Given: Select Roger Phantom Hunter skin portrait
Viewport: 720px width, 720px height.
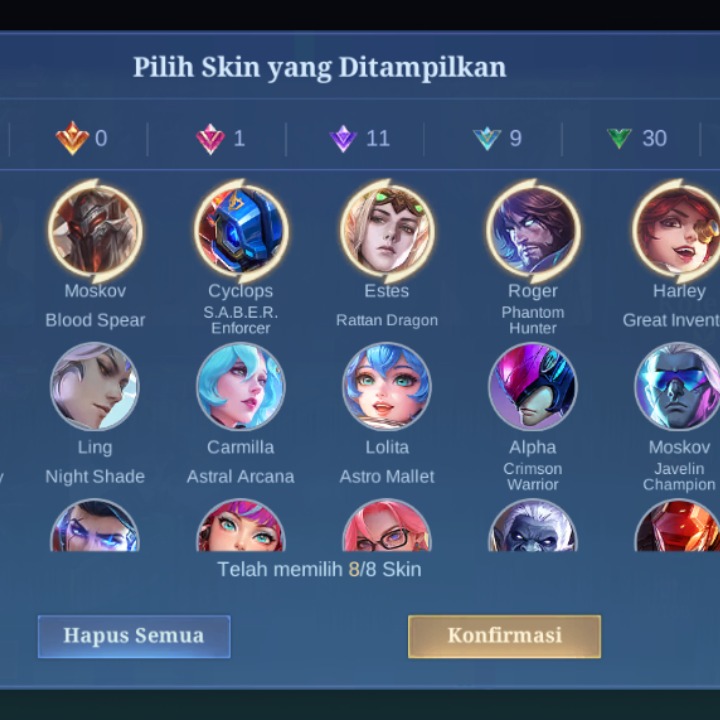Looking at the screenshot, I should [533, 232].
